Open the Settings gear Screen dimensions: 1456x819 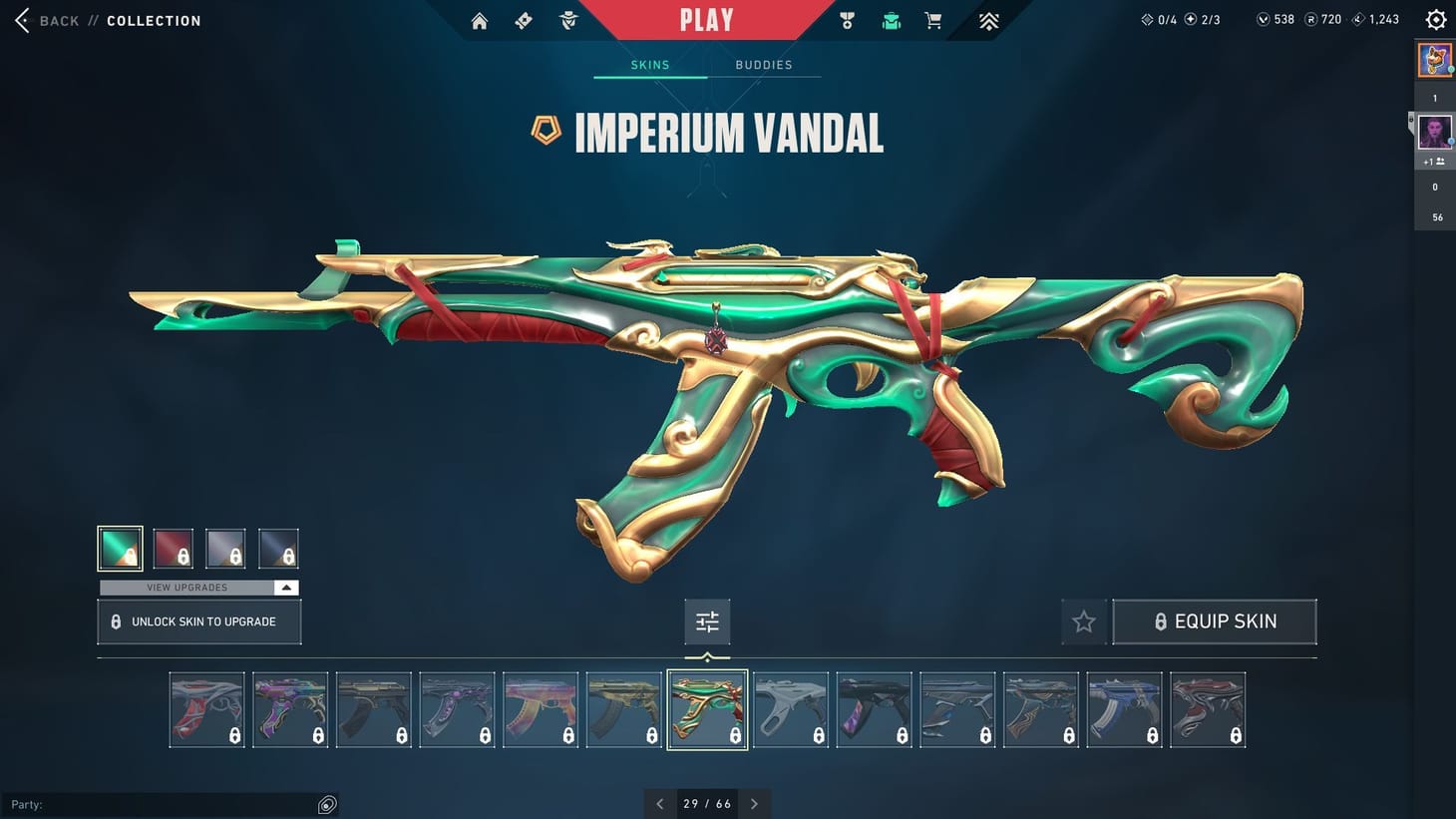click(x=1435, y=19)
